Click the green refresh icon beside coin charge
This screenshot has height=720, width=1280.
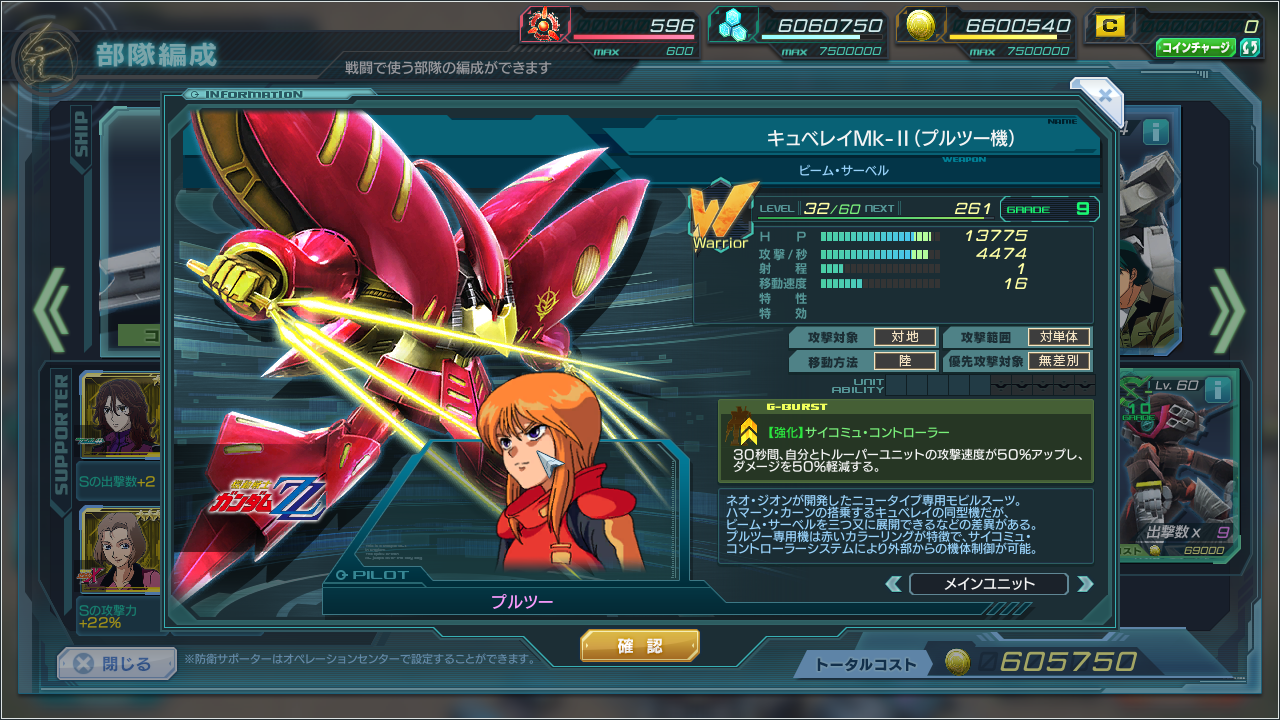click(1249, 47)
